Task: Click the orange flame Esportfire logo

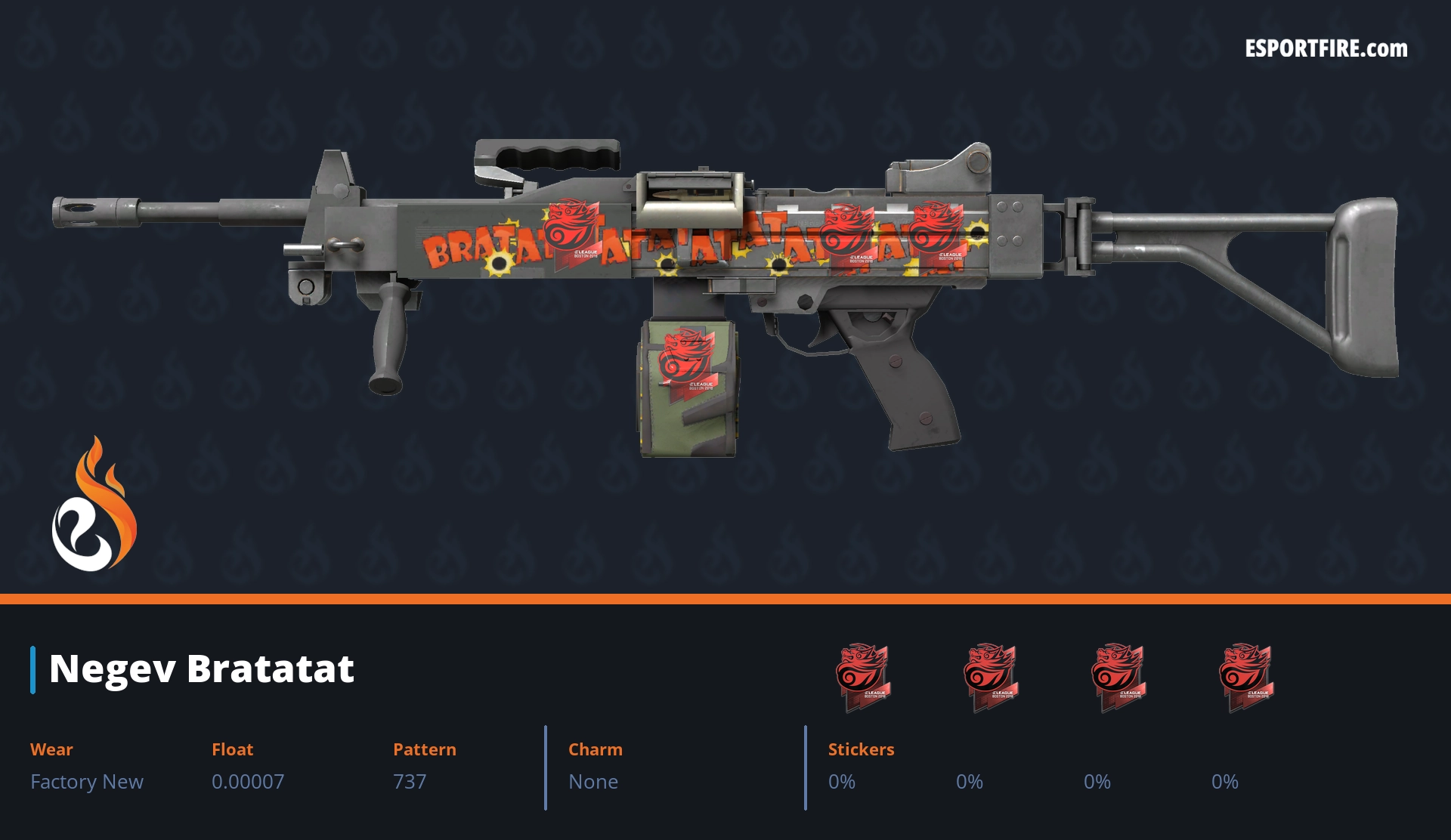Action: pyautogui.click(x=94, y=505)
